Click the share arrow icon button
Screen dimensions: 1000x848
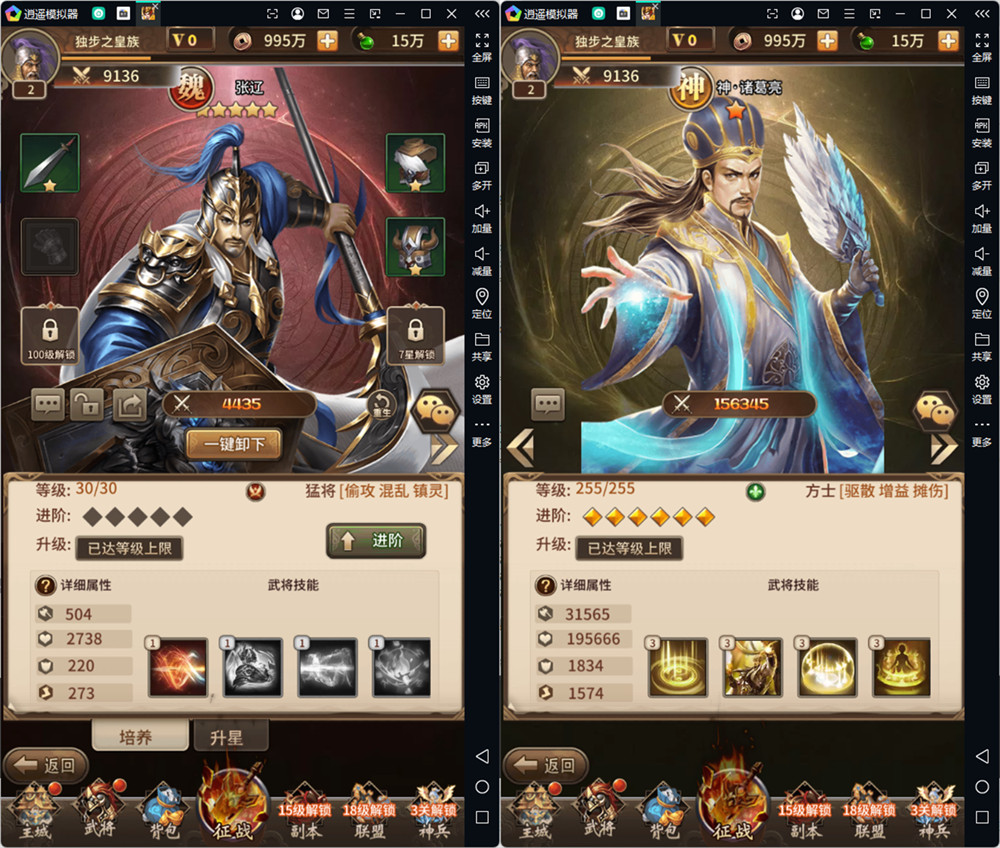coord(129,404)
